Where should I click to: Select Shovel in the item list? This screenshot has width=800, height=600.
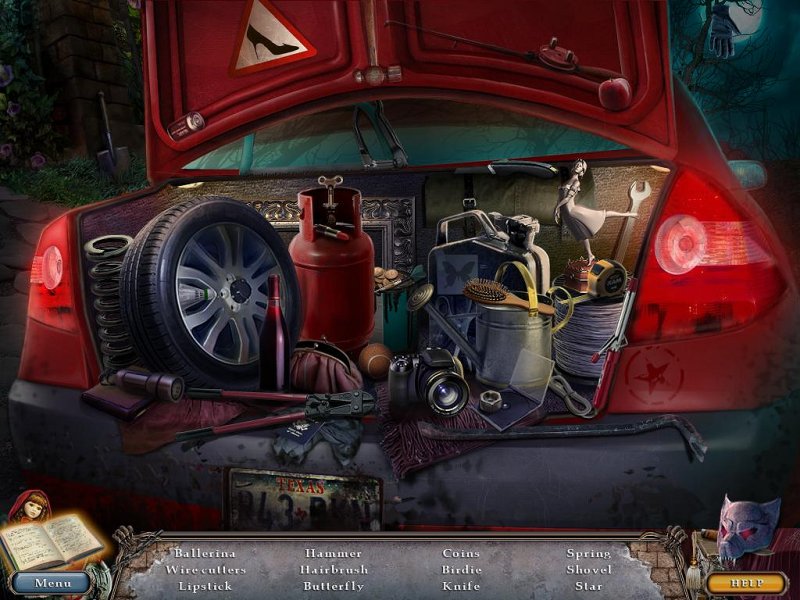click(x=589, y=569)
